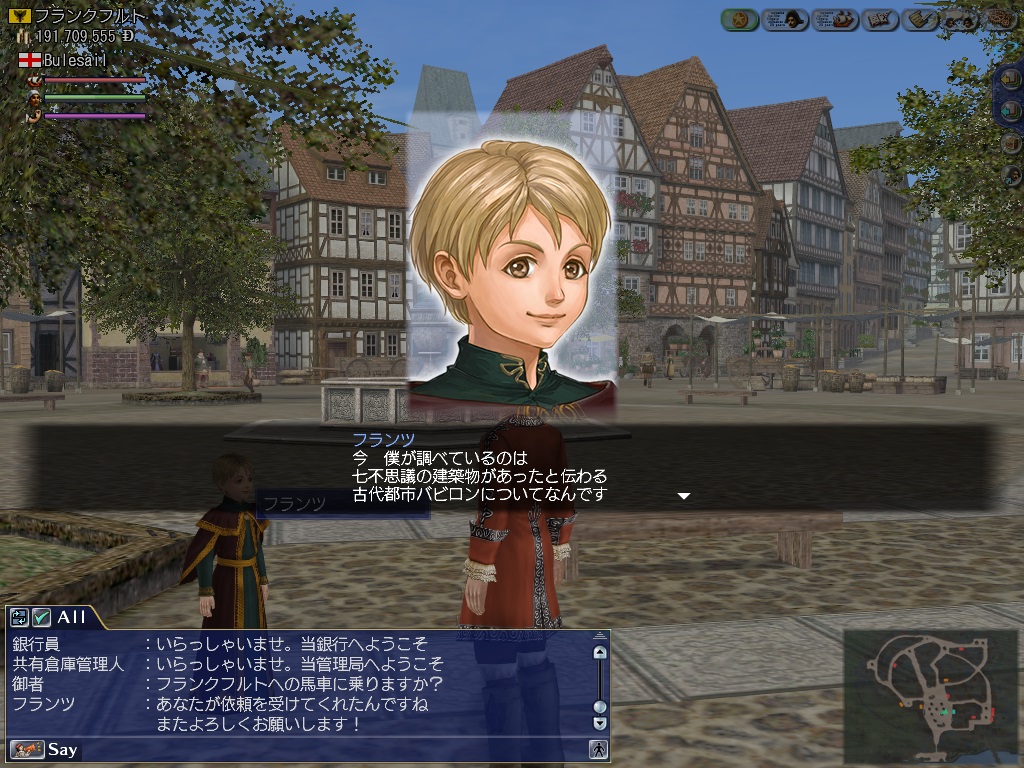Click the teal arrow side panel icon
Image resolution: width=1024 pixels, height=768 pixels.
[x=1012, y=112]
